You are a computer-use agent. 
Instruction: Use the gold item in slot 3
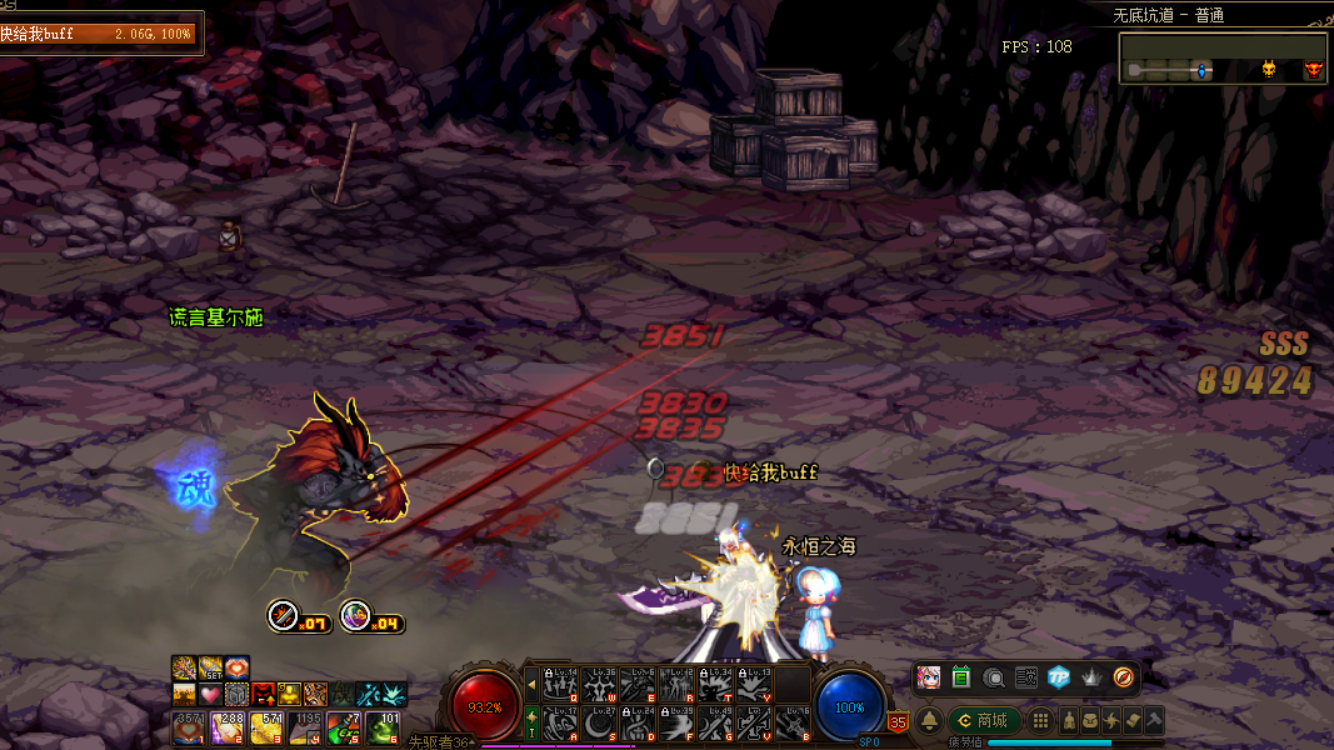(265, 728)
